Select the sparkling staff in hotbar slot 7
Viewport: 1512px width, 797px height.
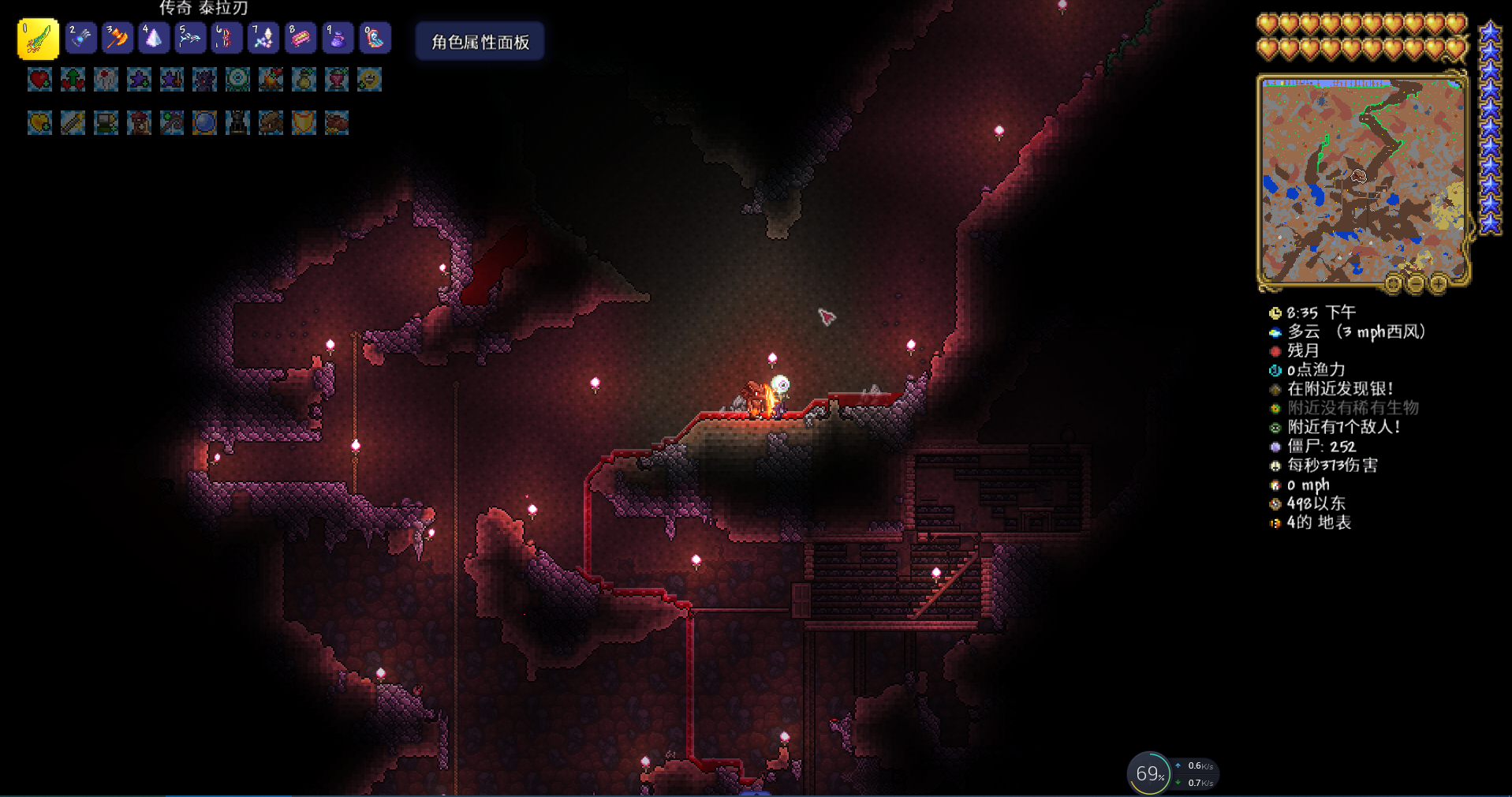[263, 38]
